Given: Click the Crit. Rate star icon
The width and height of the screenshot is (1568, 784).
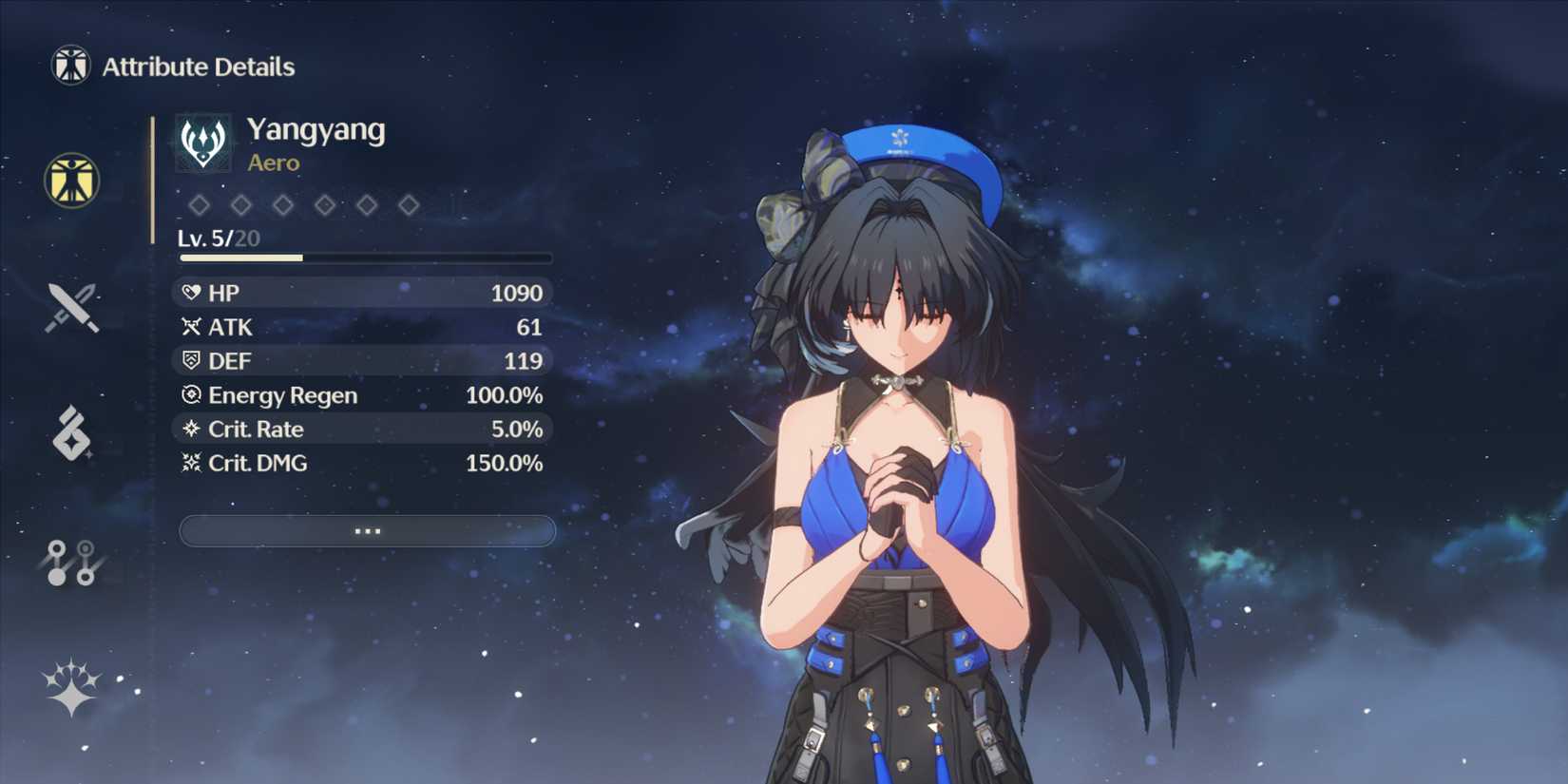Looking at the screenshot, I should [190, 429].
